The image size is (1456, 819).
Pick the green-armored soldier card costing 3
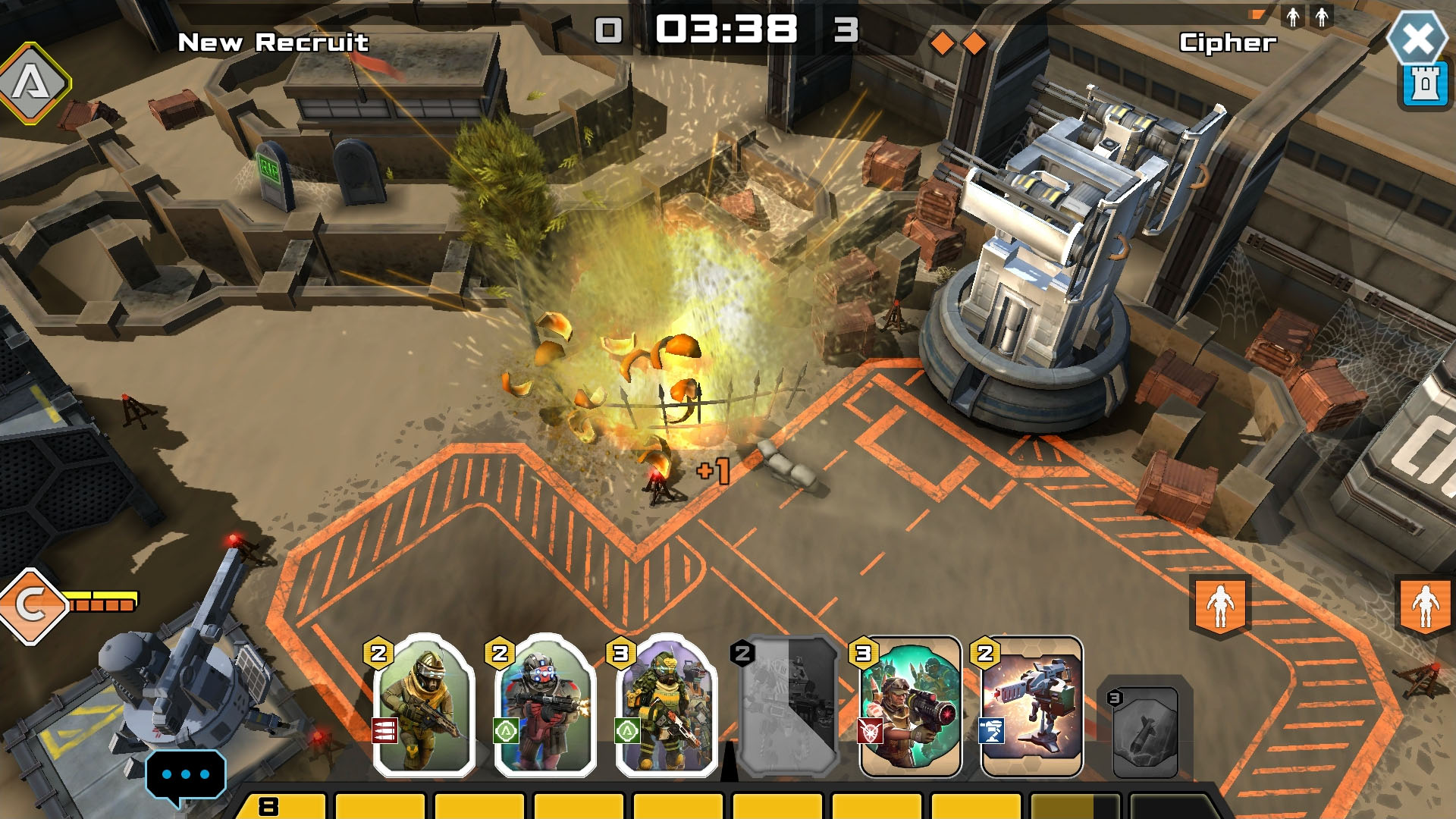pyautogui.click(x=666, y=705)
